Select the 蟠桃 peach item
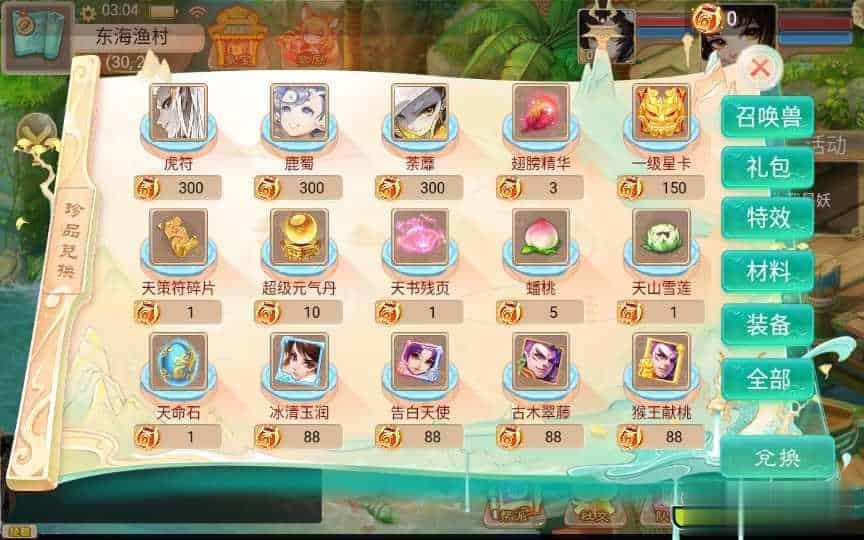 tap(541, 236)
